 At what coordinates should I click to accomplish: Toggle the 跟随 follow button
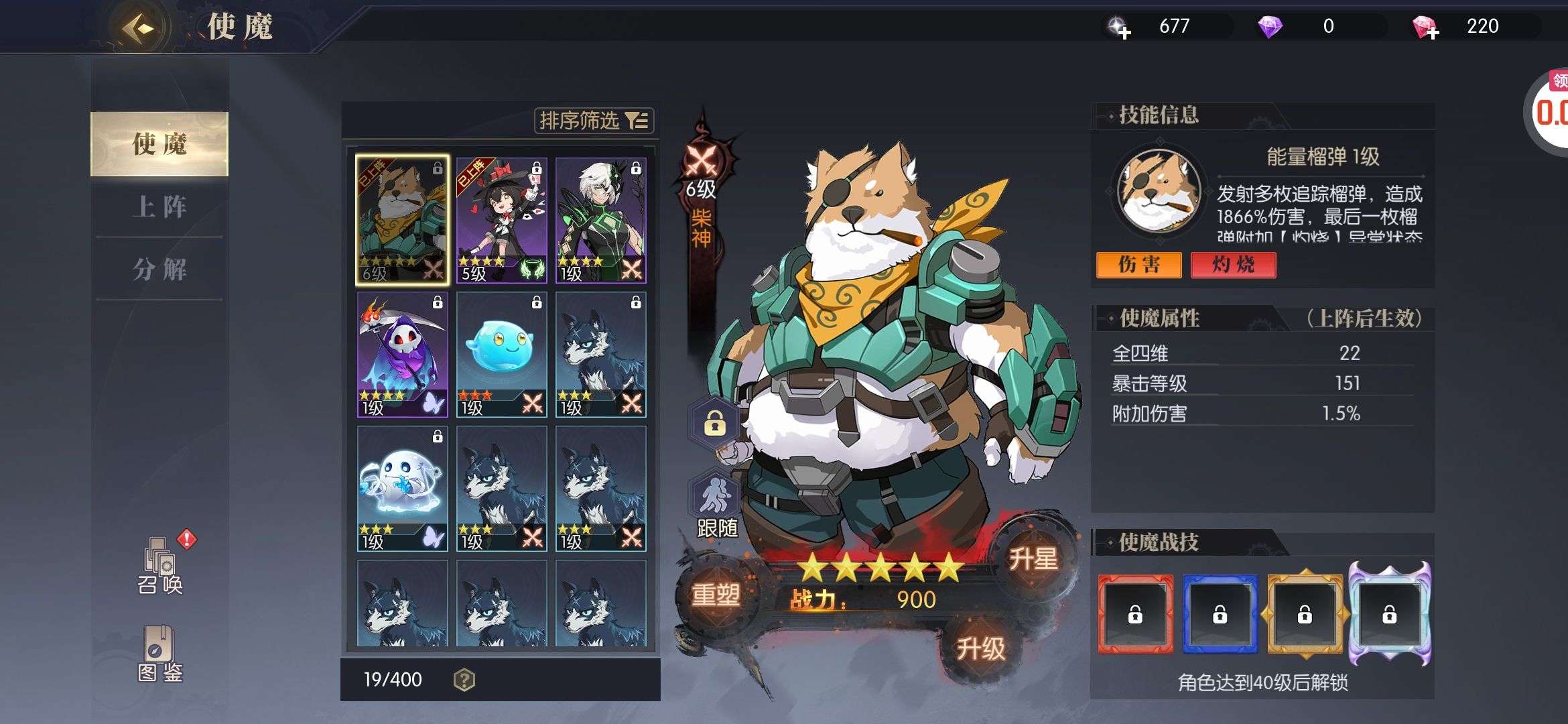716,506
